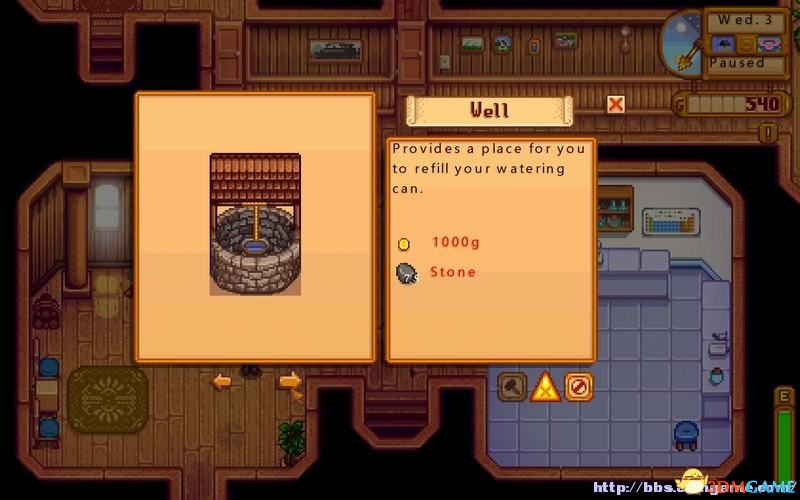The image size is (800, 500).
Task: Select the yellow triangle move buildings button
Action: (x=545, y=386)
